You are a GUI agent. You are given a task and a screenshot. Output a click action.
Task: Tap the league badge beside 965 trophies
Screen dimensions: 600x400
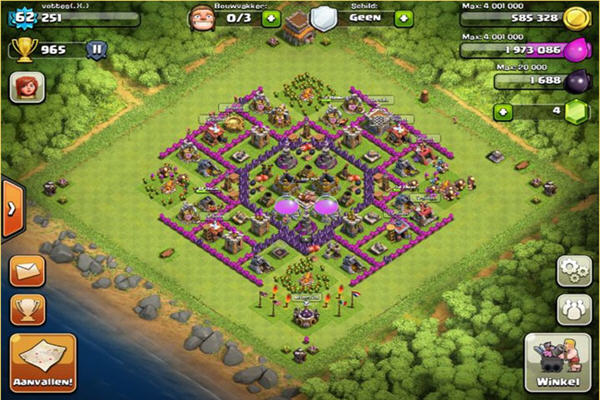pos(97,49)
